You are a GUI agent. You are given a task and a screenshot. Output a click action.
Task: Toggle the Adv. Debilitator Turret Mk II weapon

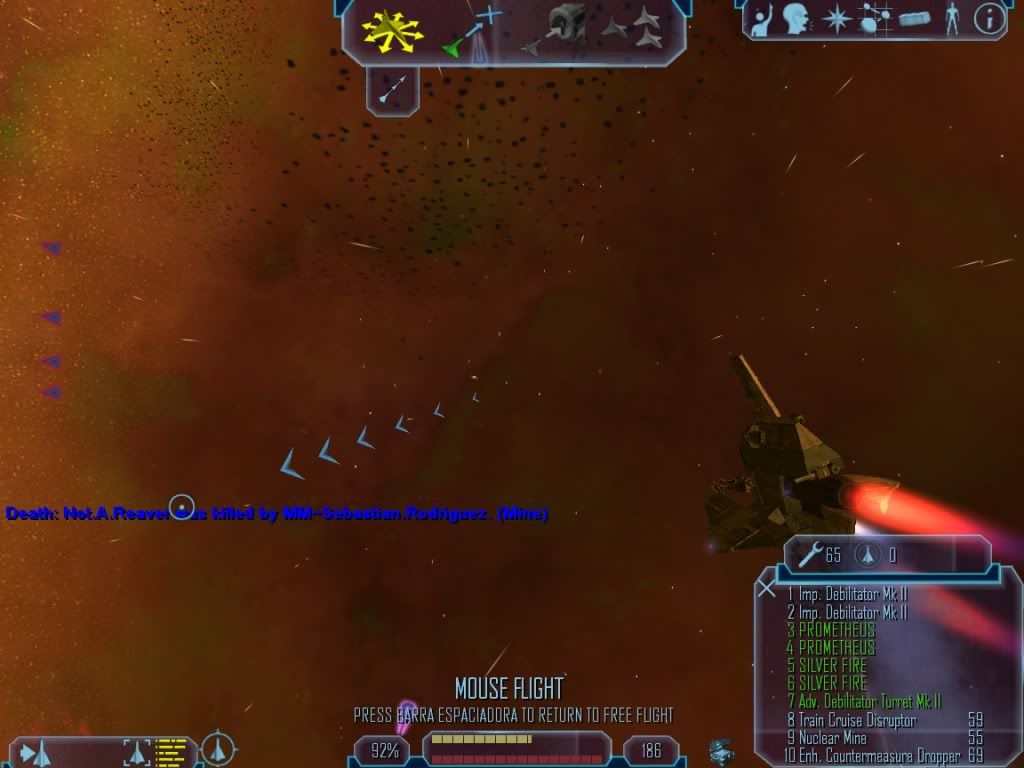click(x=864, y=702)
